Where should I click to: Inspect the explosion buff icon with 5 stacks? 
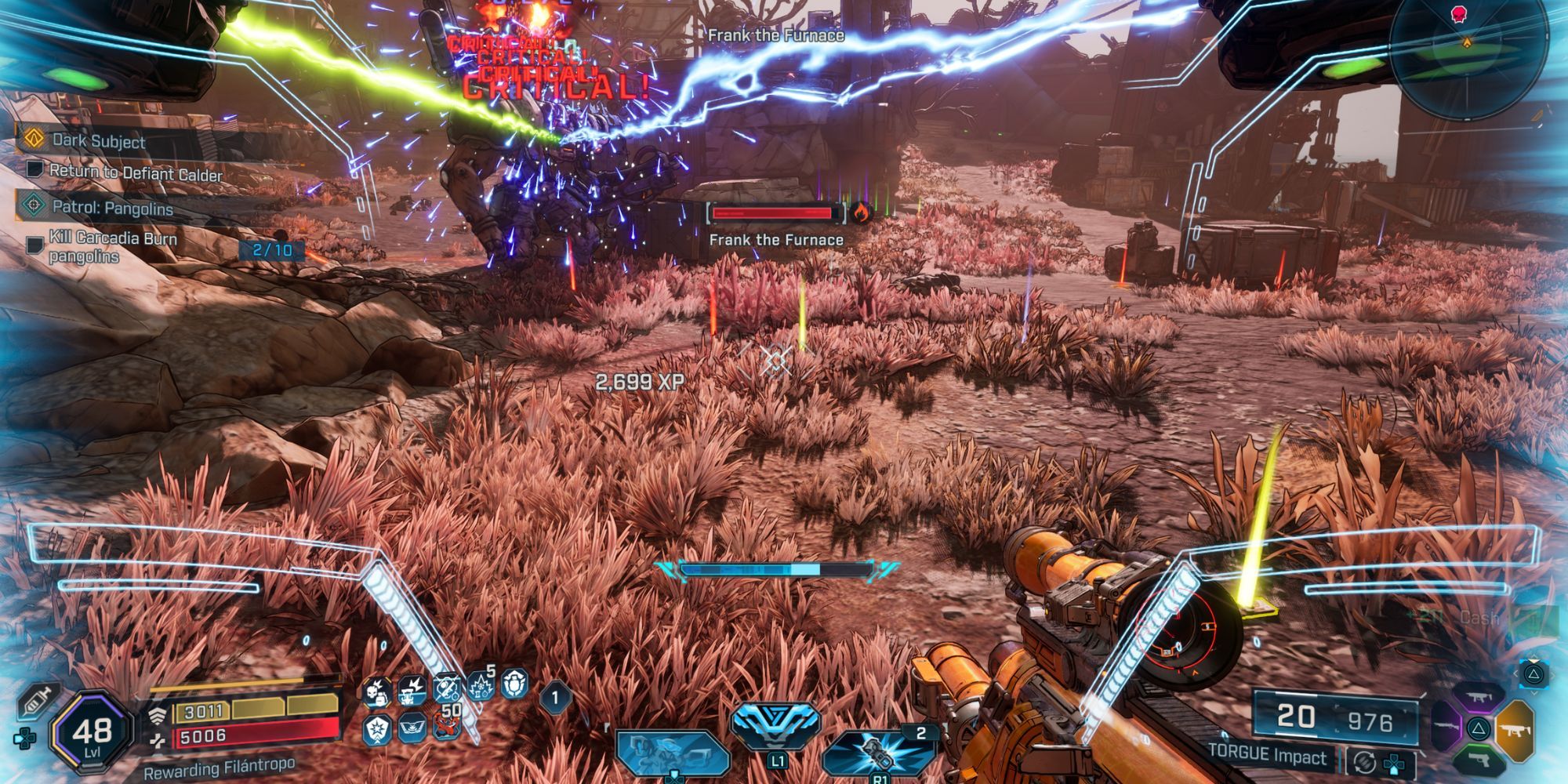[480, 688]
